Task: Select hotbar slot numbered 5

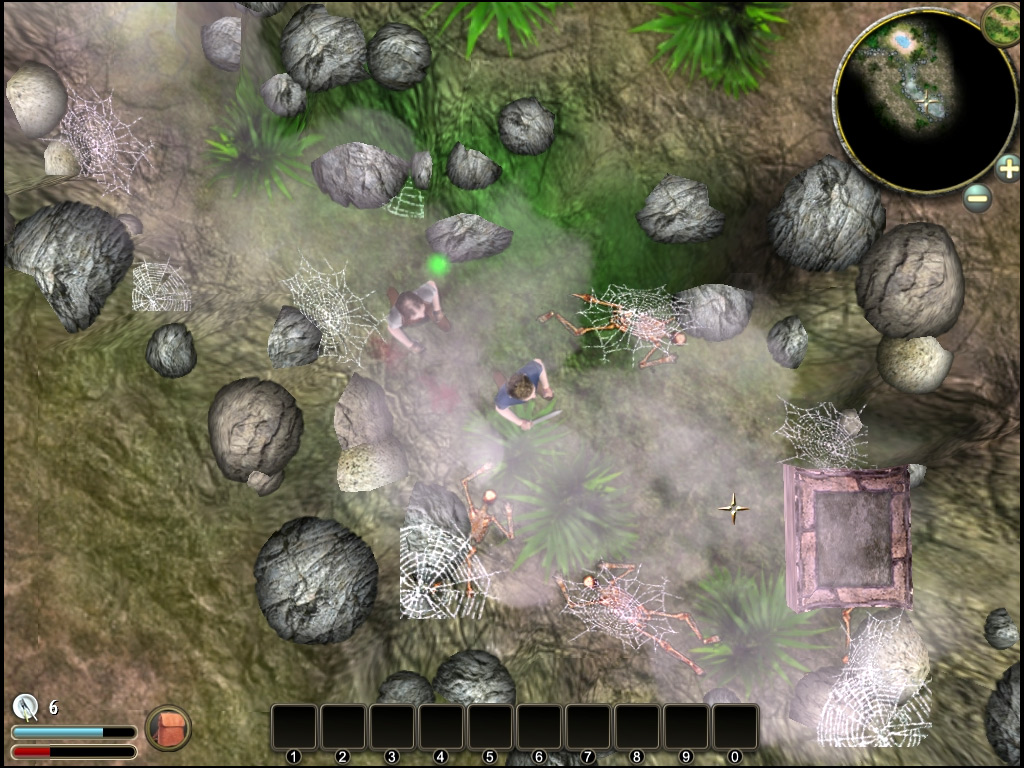Action: [x=490, y=727]
